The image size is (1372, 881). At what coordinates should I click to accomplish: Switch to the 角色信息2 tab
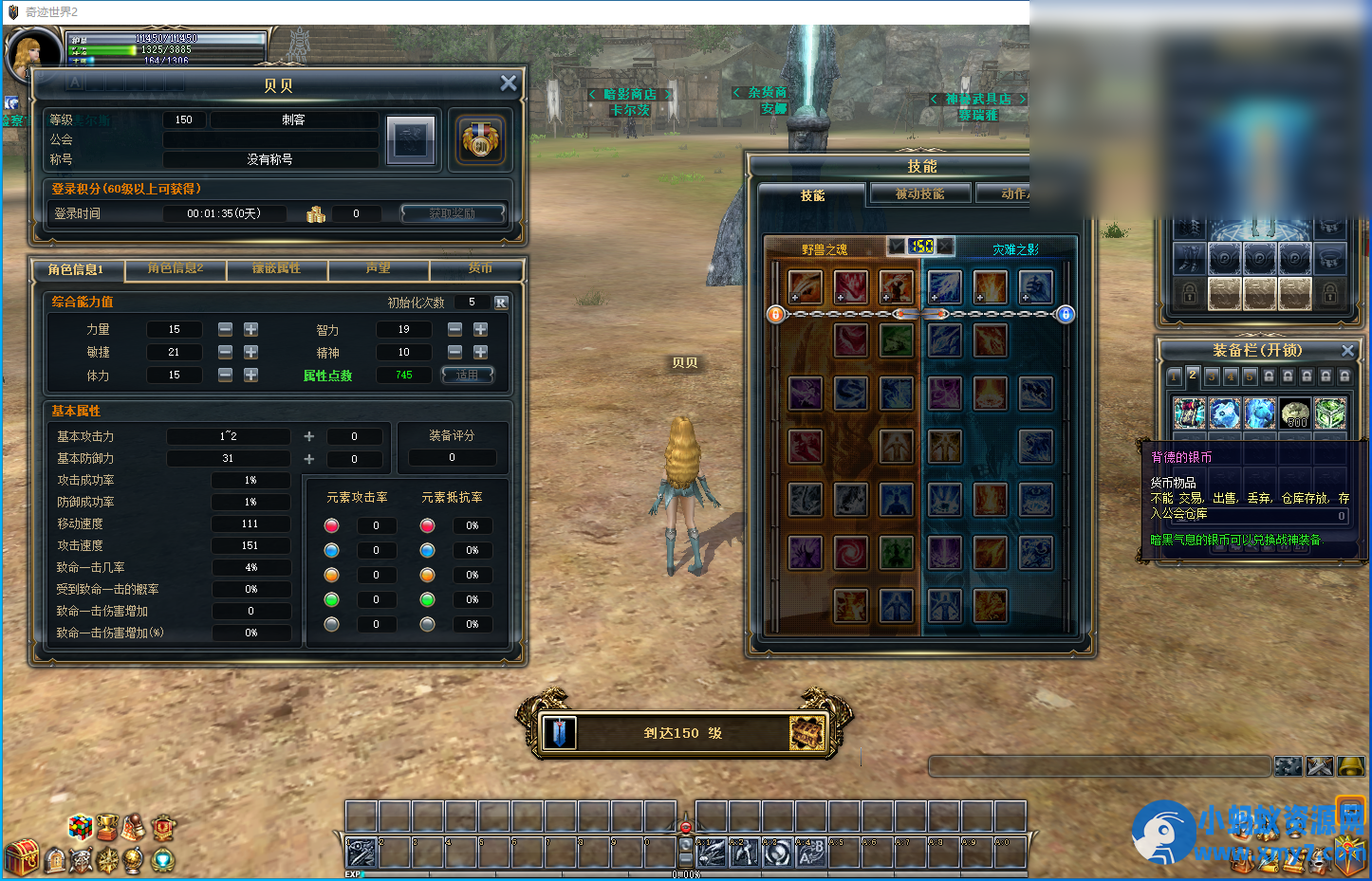176,269
